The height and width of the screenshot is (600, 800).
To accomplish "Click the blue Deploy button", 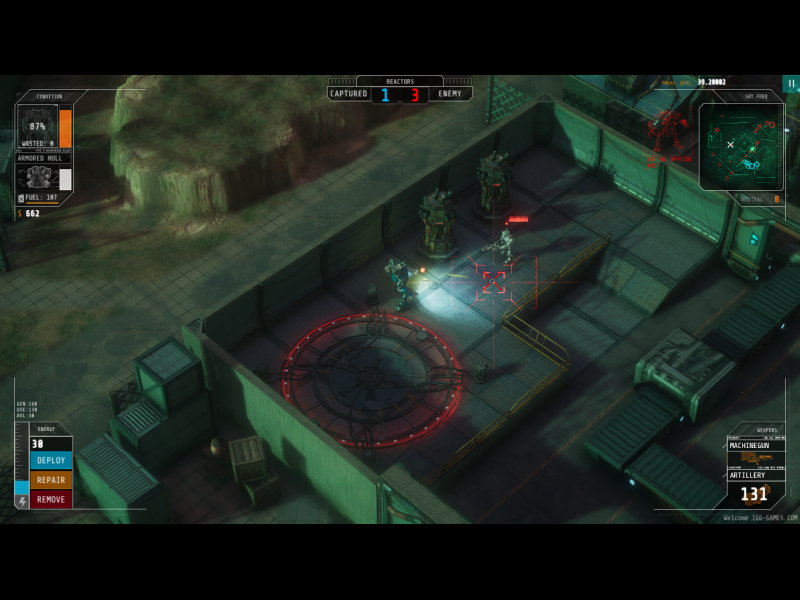I will tap(51, 461).
